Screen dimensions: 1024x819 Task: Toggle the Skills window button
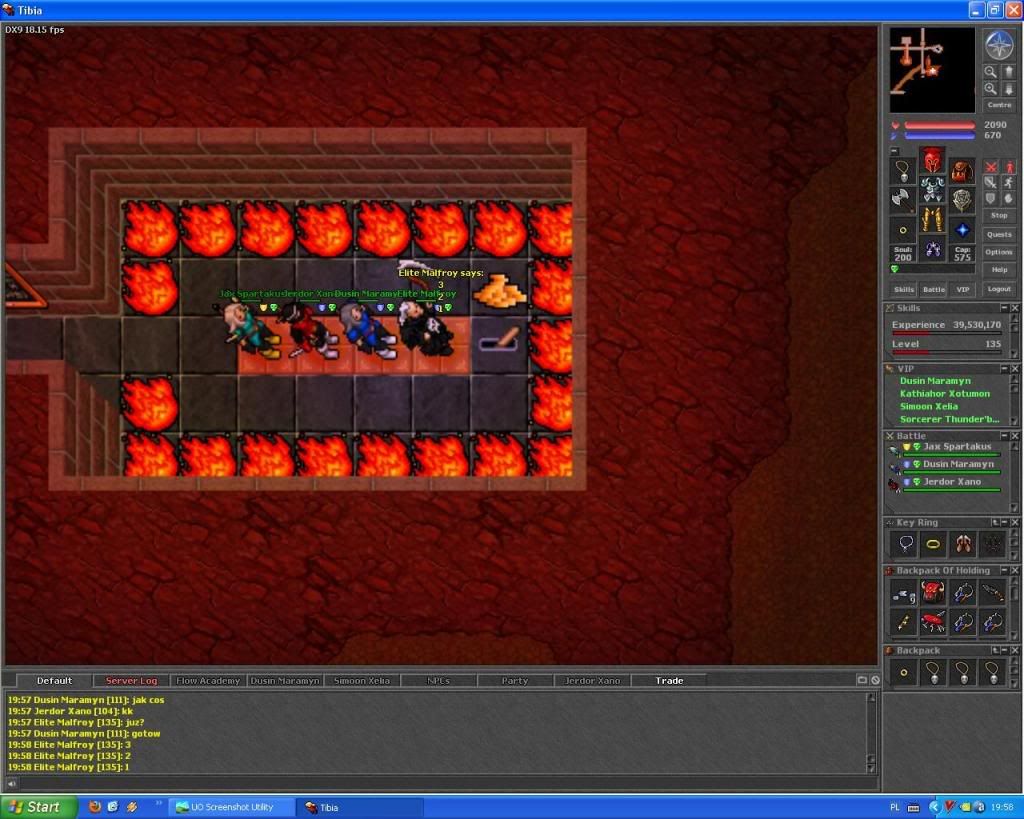click(904, 289)
